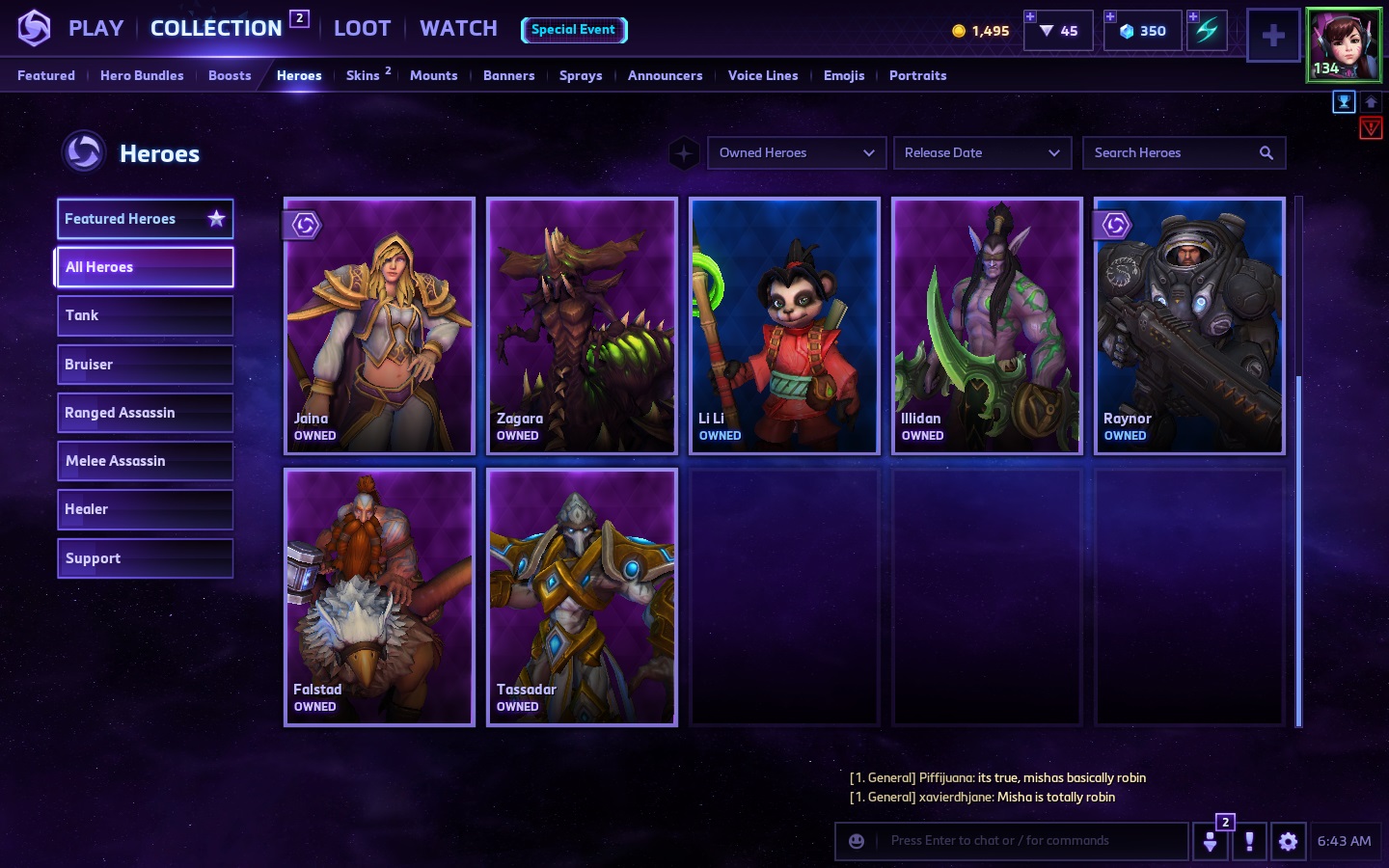This screenshot has width=1389, height=868.
Task: Select the Voice Lines tab
Action: click(763, 75)
